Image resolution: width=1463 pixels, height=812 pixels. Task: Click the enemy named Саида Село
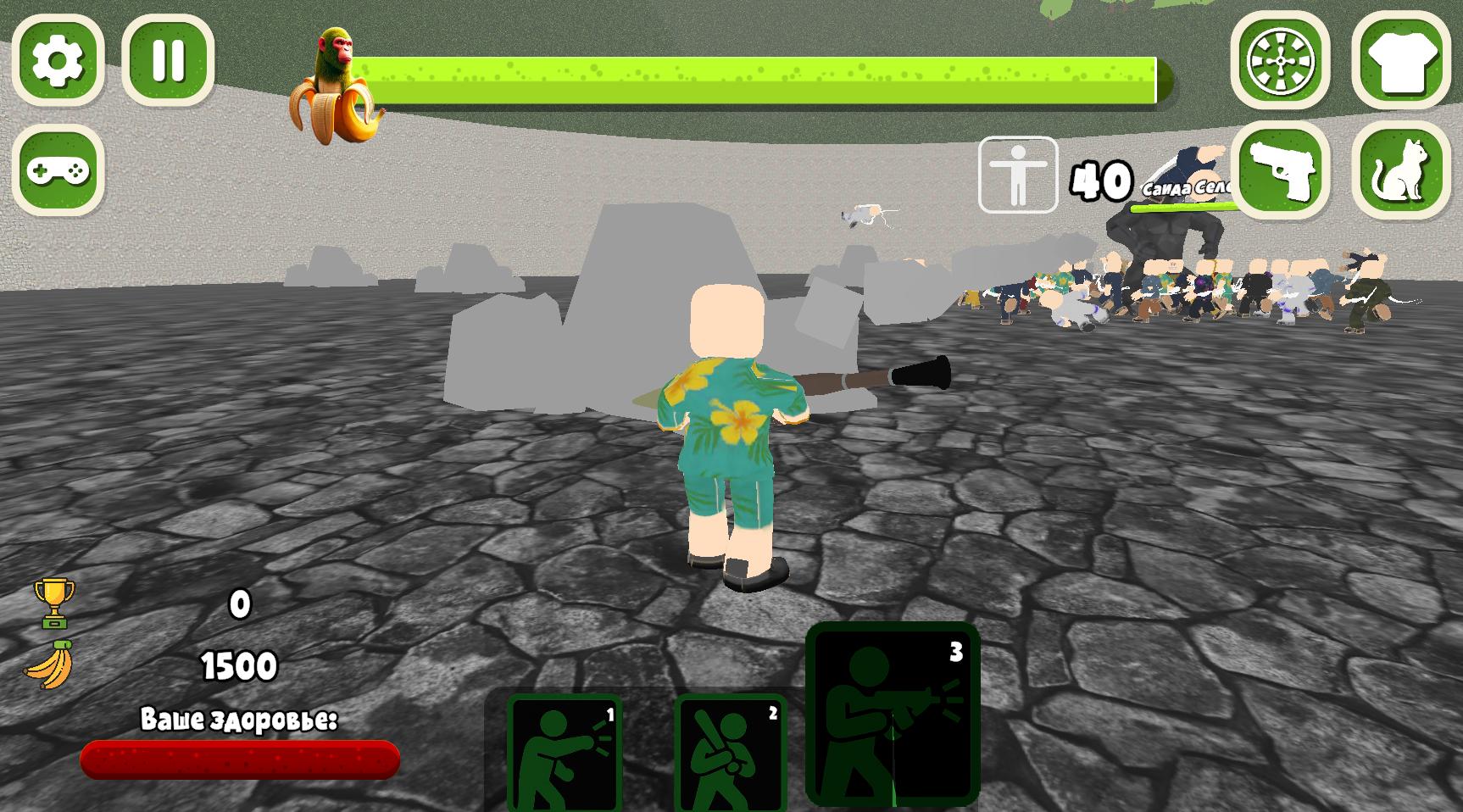1185,188
